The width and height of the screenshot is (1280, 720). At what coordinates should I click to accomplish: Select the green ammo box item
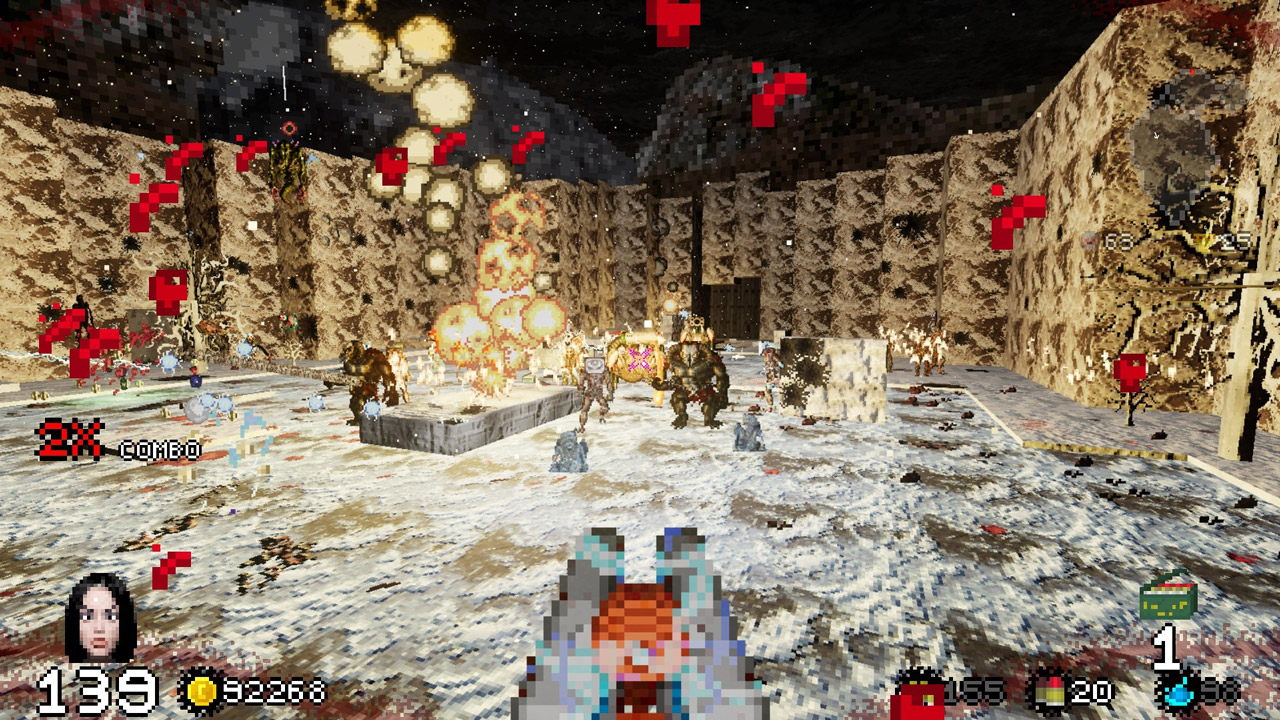(1168, 598)
